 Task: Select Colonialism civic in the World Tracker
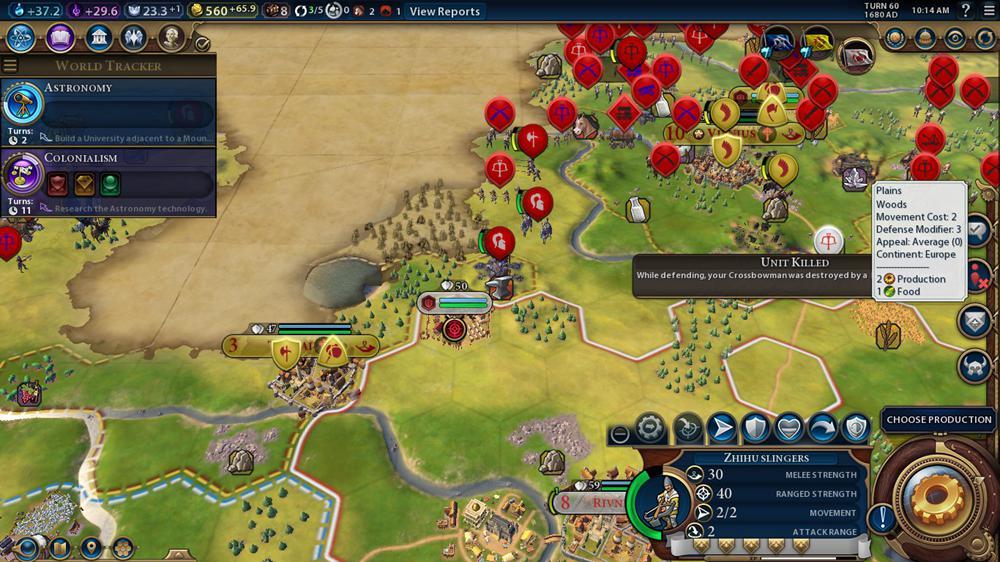pyautogui.click(x=108, y=182)
